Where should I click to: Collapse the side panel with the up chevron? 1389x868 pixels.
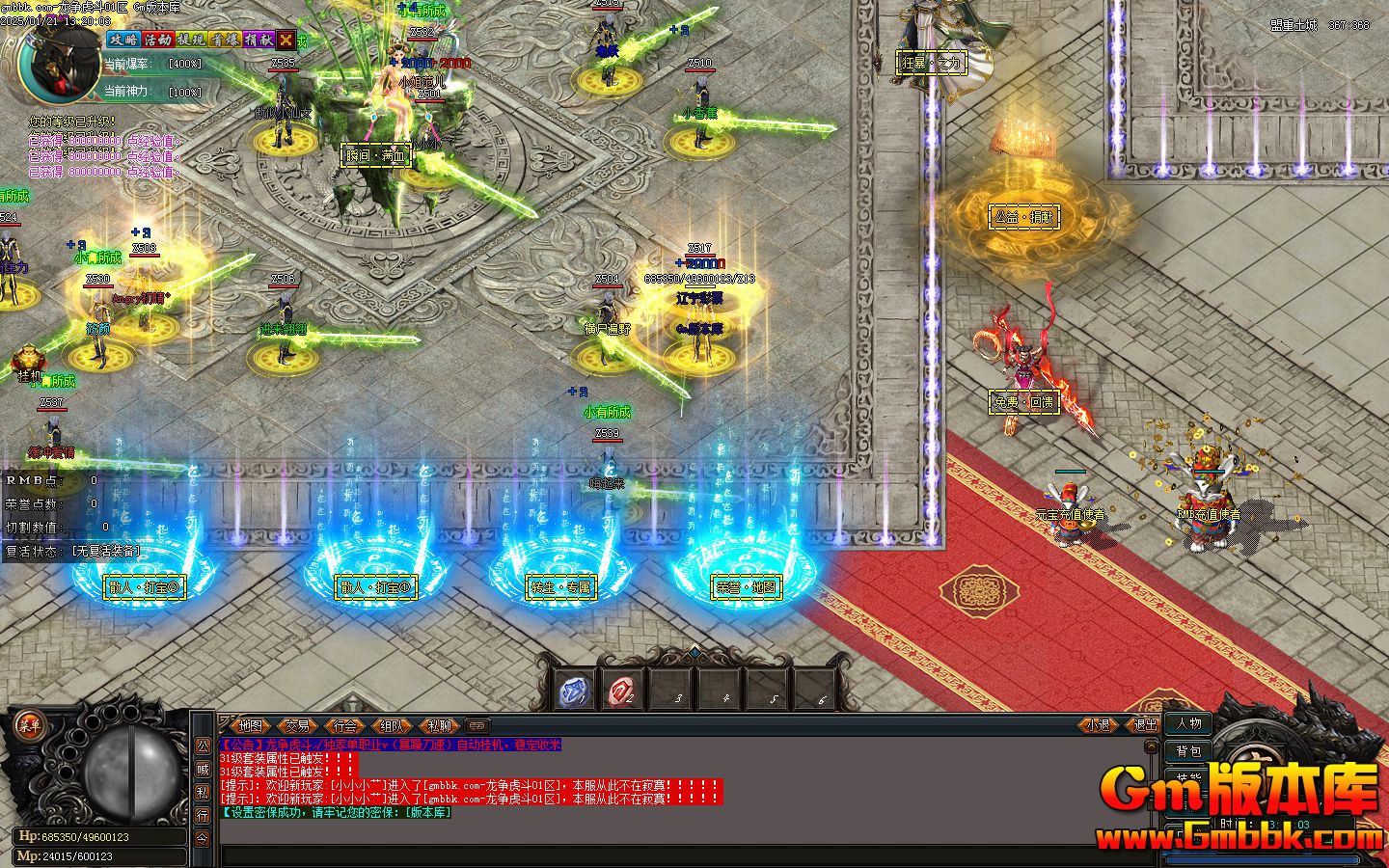click(1152, 746)
